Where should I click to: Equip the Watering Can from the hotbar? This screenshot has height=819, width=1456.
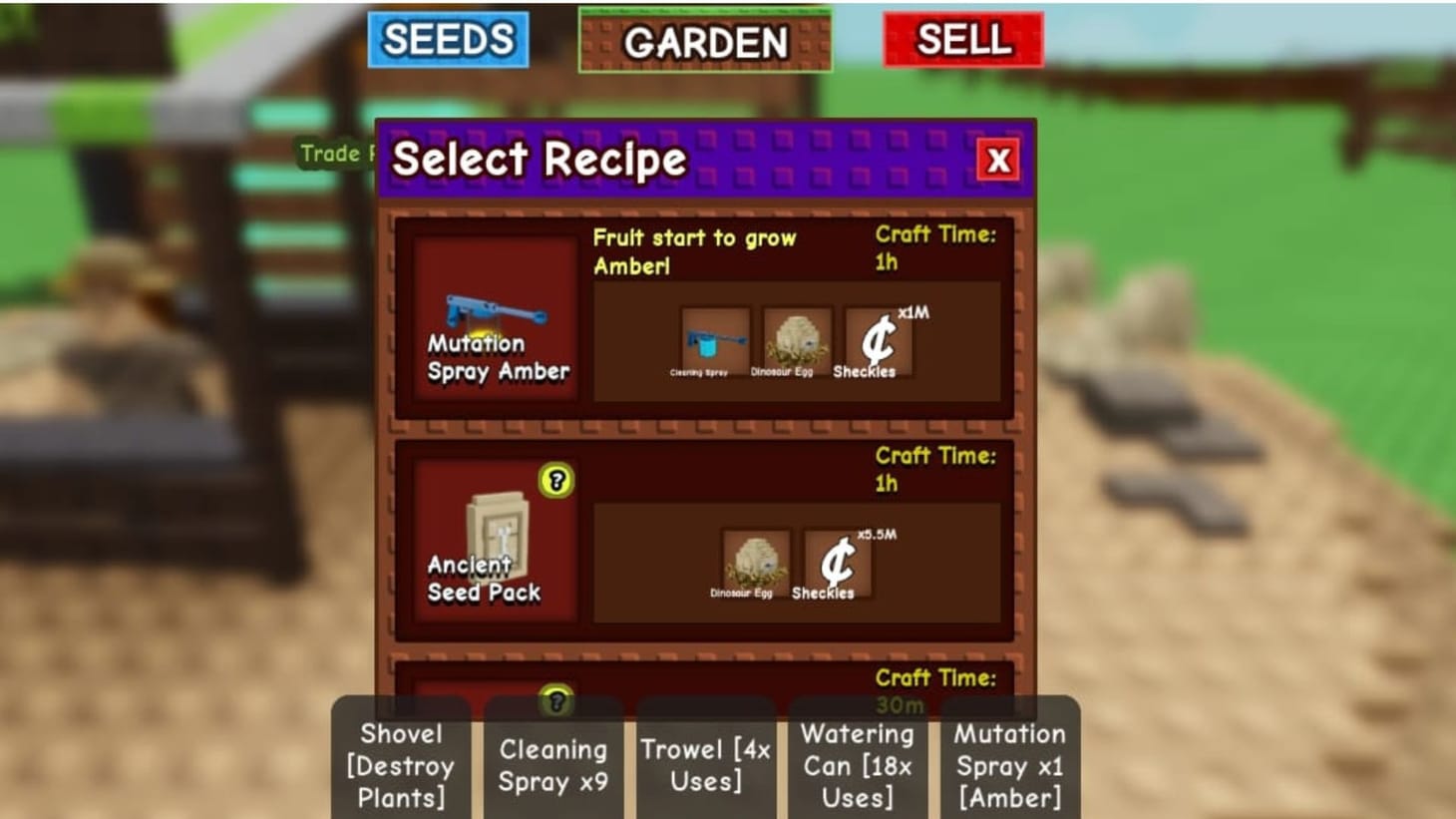pyautogui.click(x=858, y=764)
